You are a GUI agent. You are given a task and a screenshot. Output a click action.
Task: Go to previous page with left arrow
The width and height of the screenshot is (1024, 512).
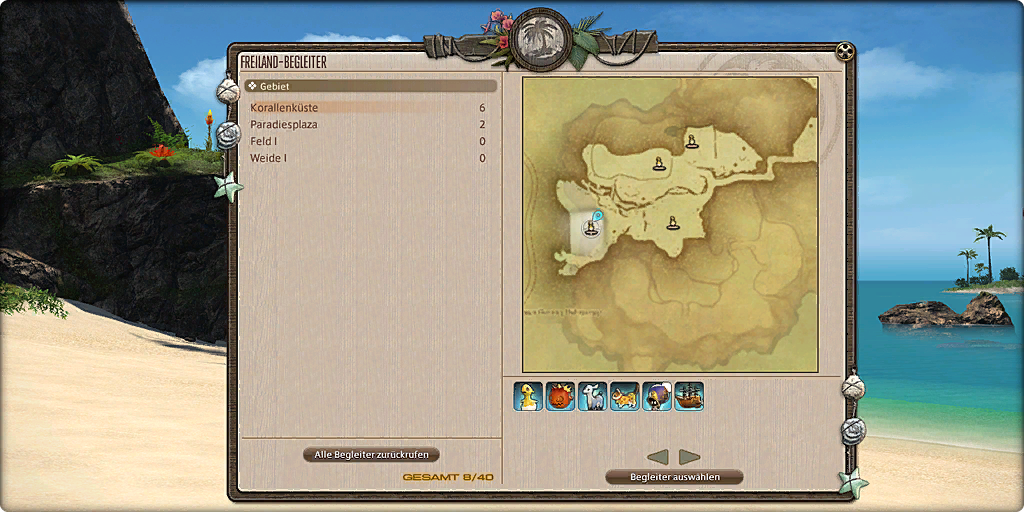pyautogui.click(x=658, y=457)
